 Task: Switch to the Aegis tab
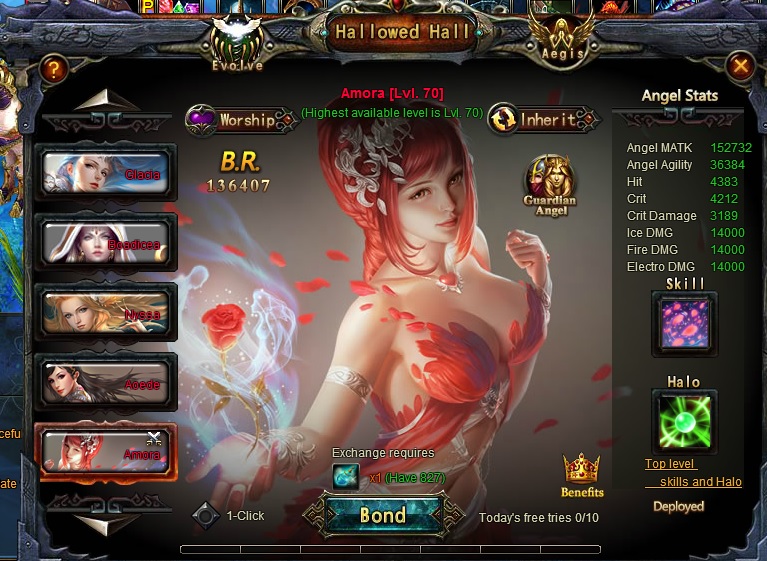click(561, 42)
